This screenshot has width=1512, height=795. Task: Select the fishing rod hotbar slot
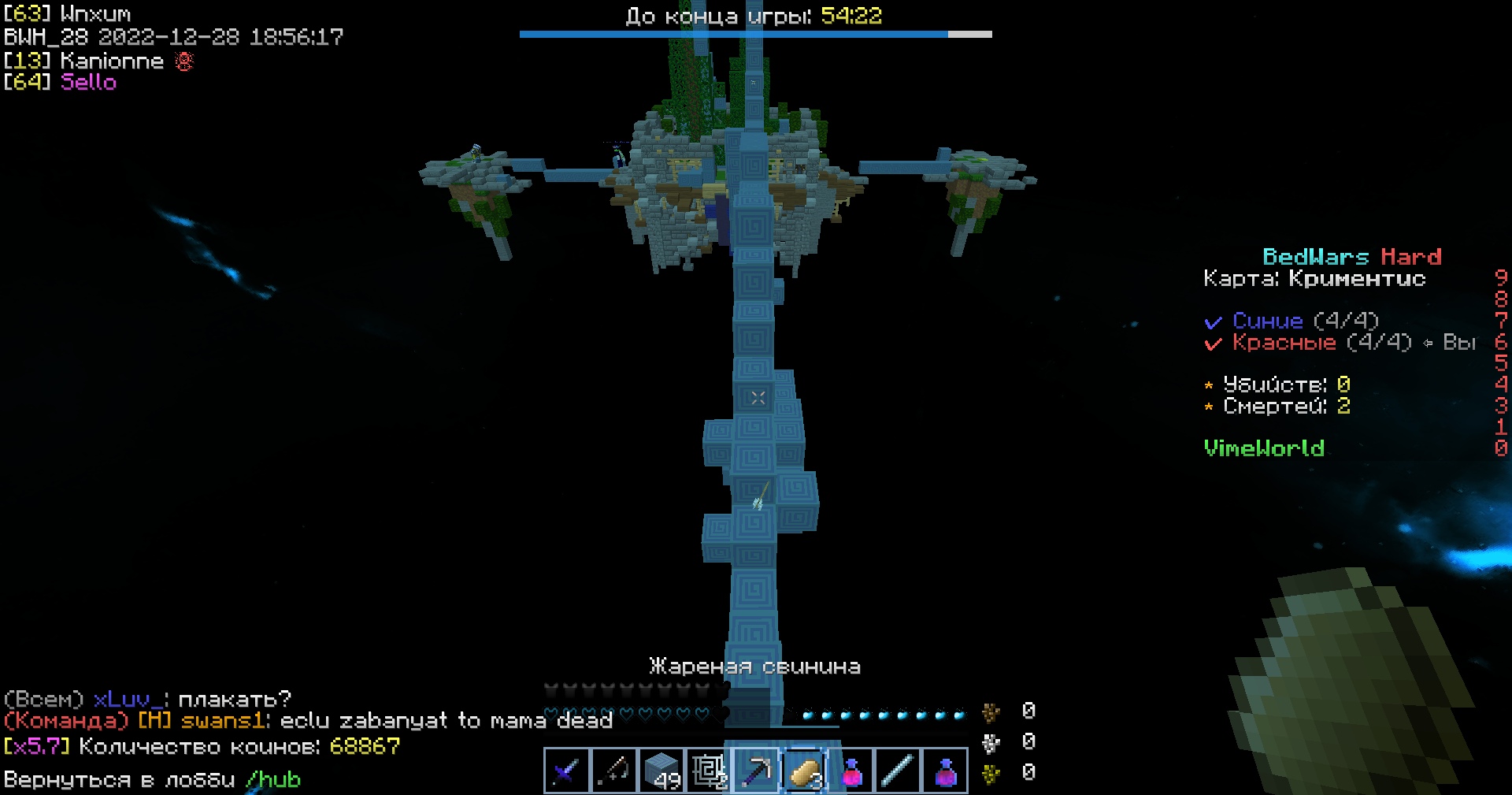click(613, 771)
